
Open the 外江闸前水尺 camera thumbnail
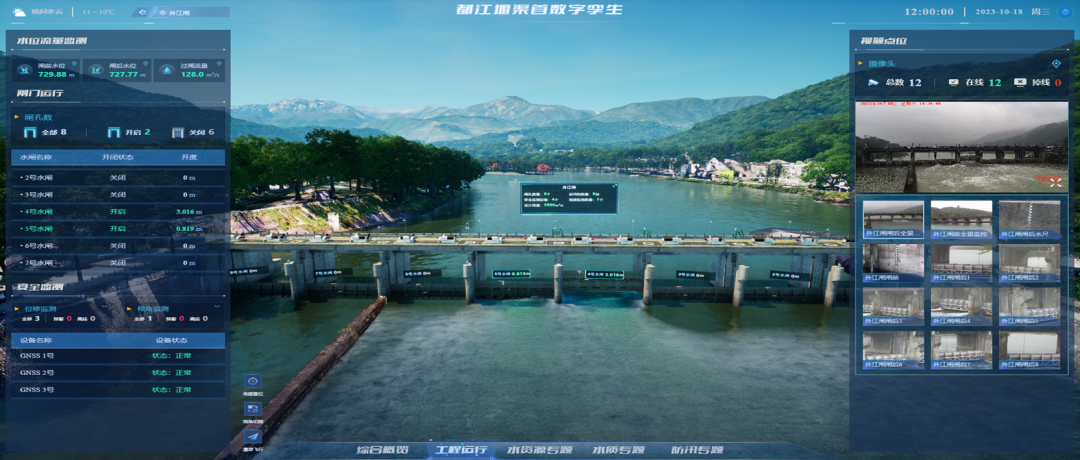1031,220
